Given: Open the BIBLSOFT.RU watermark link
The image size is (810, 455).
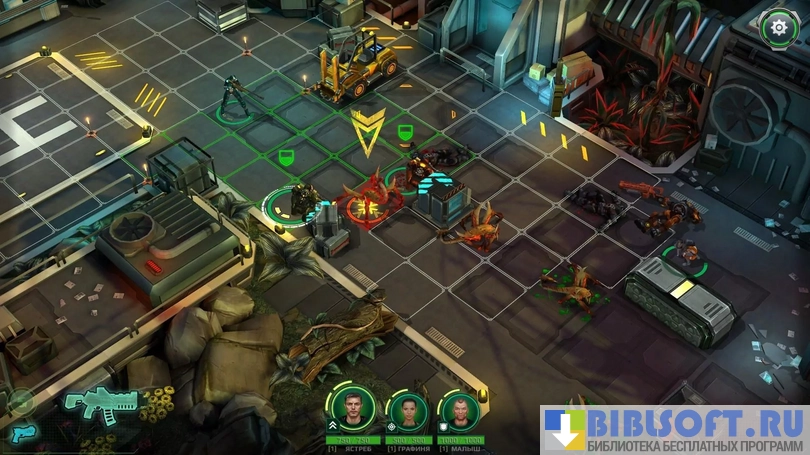Looking at the screenshot, I should 673,430.
